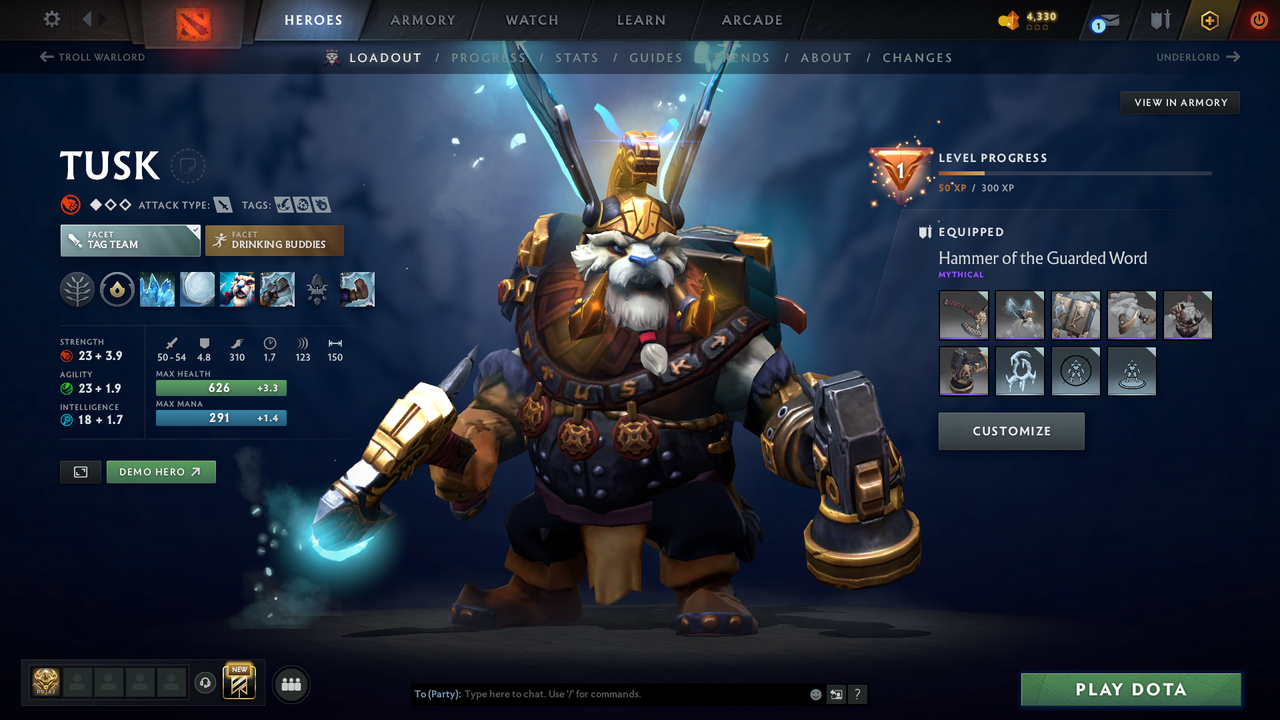Open VIEW IN ARMORY

(1179, 102)
